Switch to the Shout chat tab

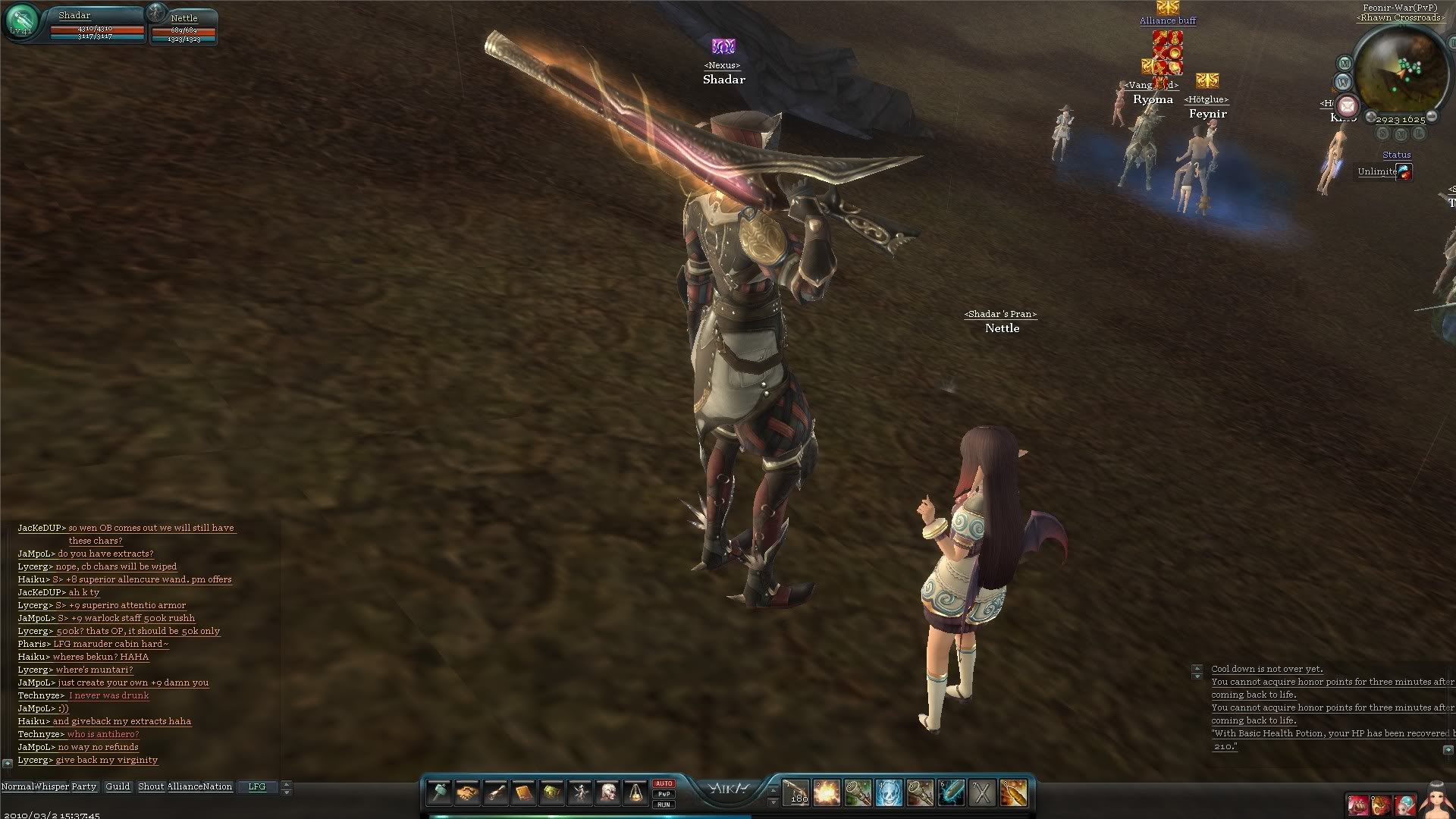coord(151,786)
